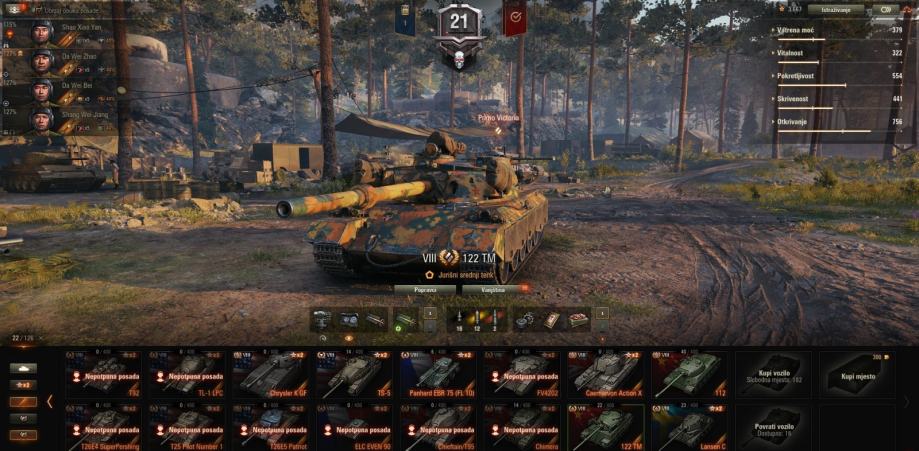
Task: Click Kupi vozilo to buy a vehicle
Action: pos(774,374)
